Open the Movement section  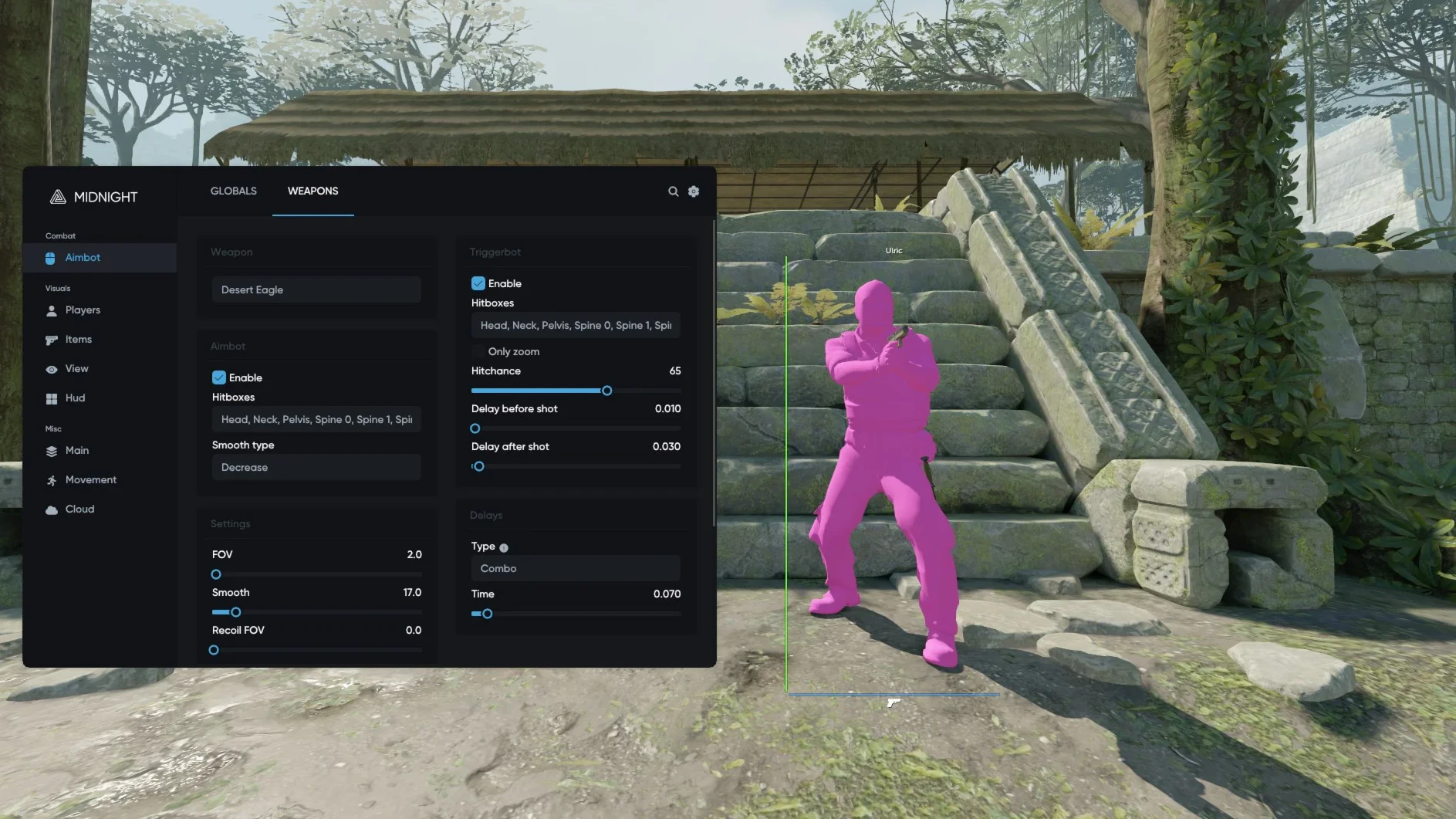click(90, 480)
